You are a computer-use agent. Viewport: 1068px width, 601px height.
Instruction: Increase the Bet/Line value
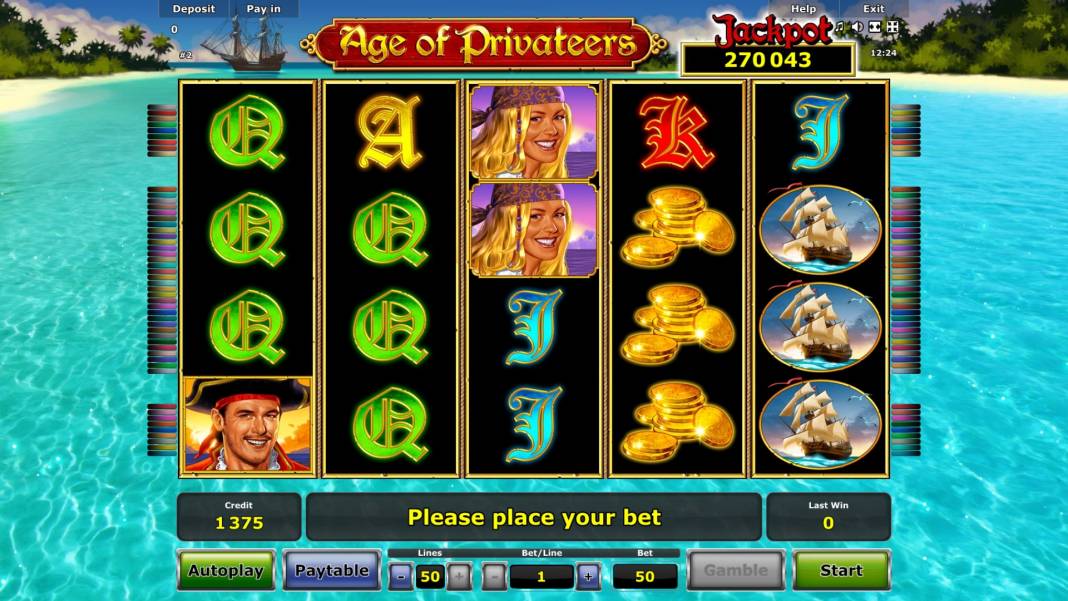588,575
